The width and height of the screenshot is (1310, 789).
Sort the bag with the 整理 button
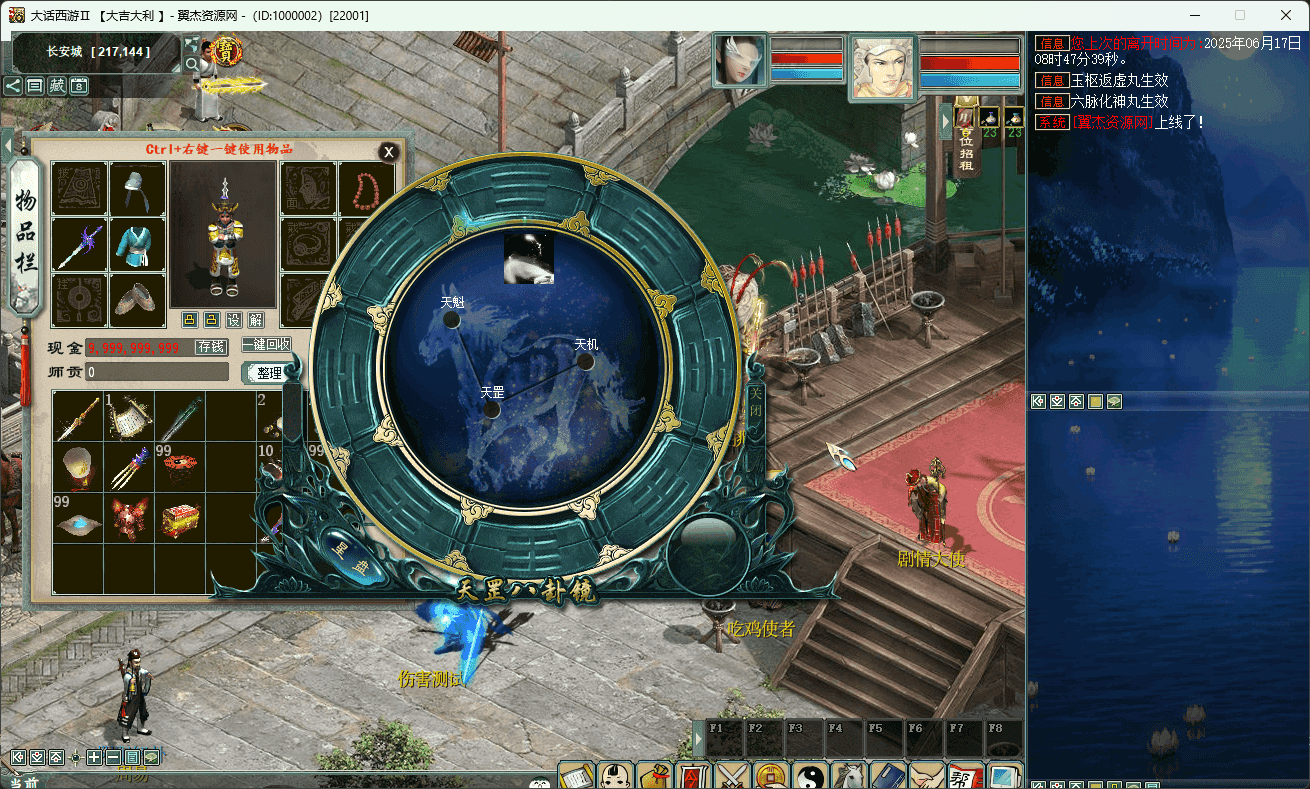click(x=269, y=373)
